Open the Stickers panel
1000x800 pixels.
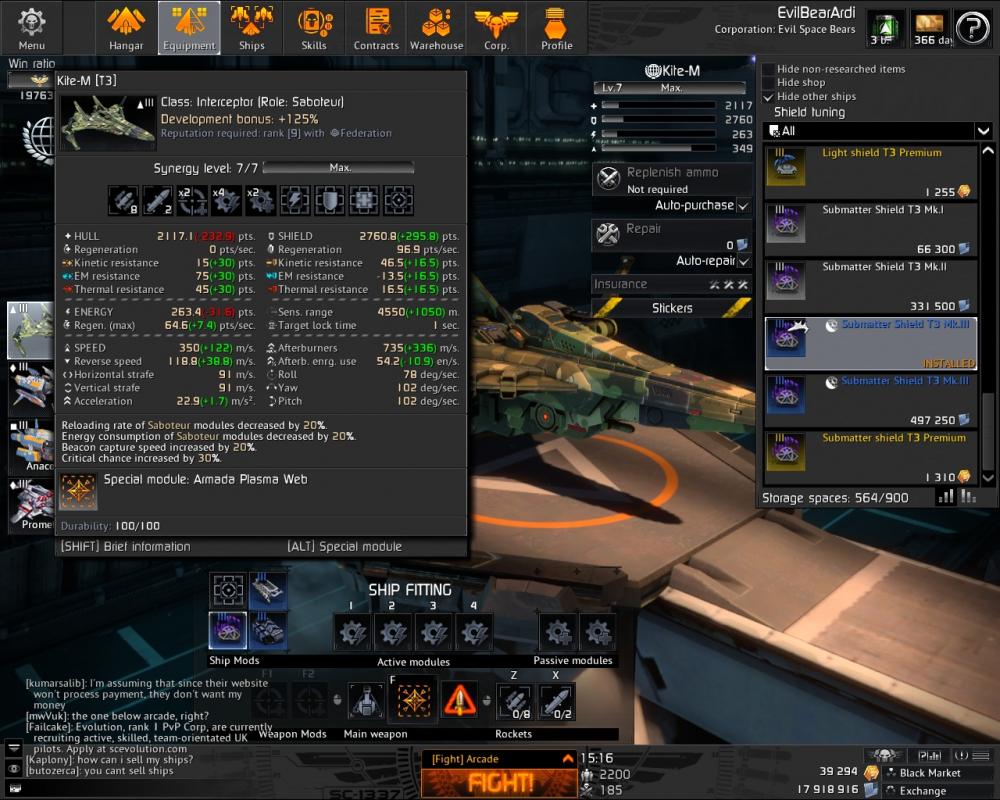click(672, 308)
